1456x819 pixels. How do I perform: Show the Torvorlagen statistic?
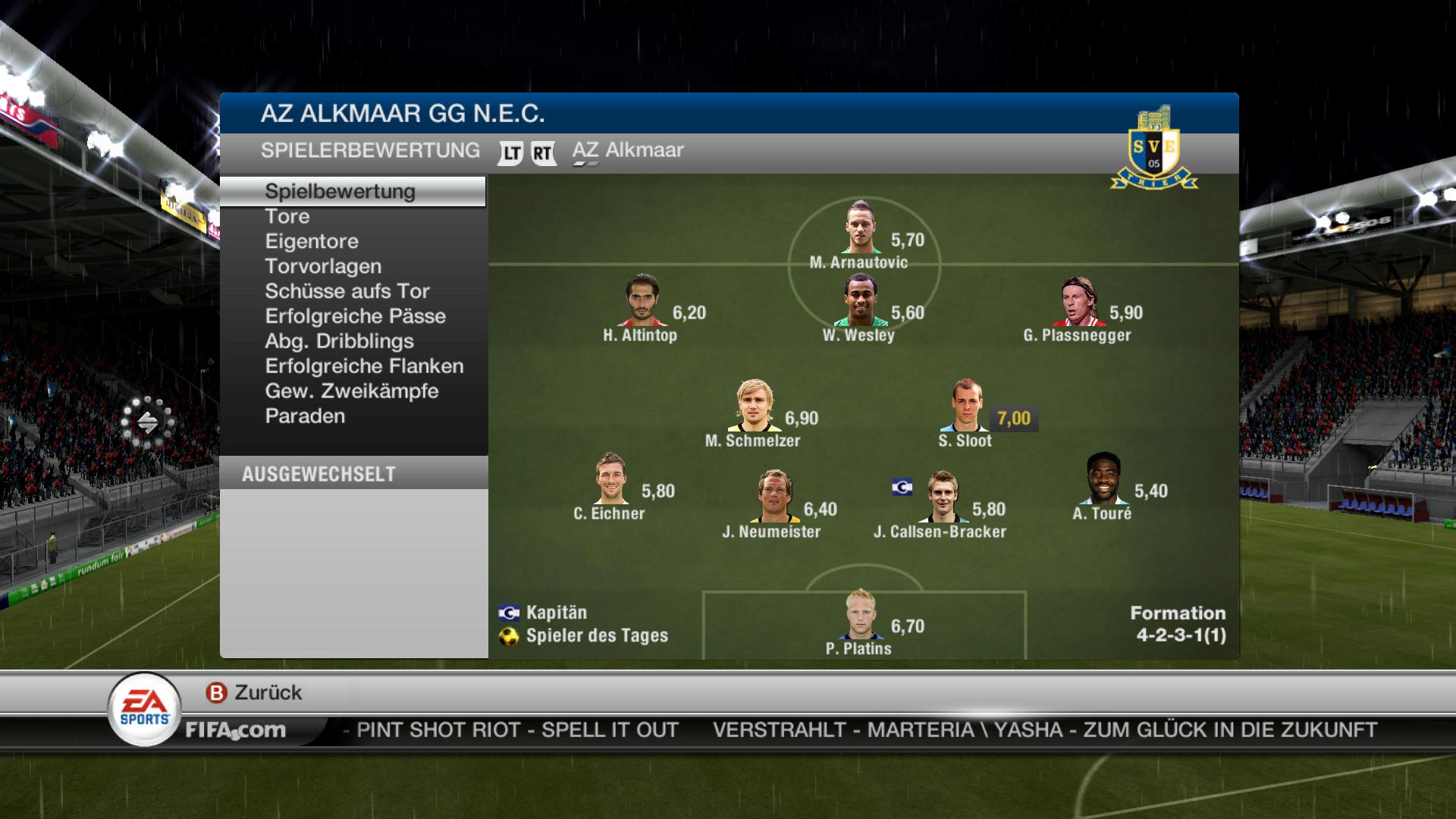pyautogui.click(x=323, y=266)
